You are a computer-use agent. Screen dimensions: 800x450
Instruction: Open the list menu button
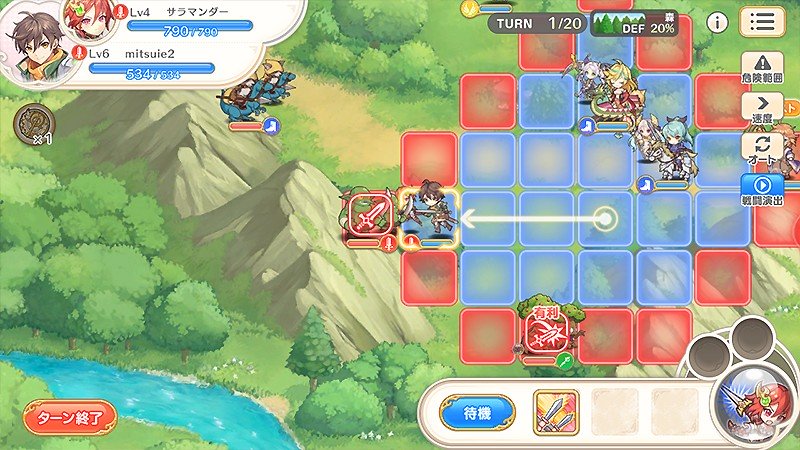pos(762,22)
